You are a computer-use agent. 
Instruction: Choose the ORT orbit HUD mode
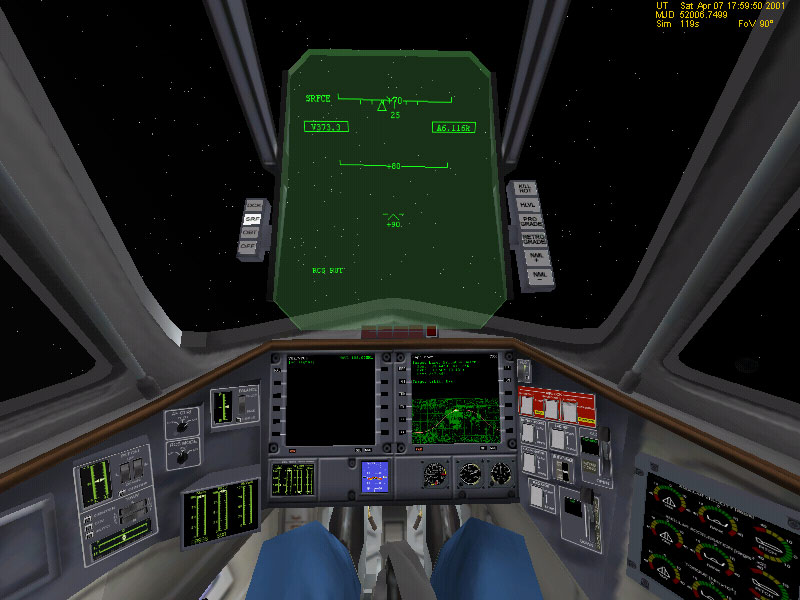[x=250, y=231]
